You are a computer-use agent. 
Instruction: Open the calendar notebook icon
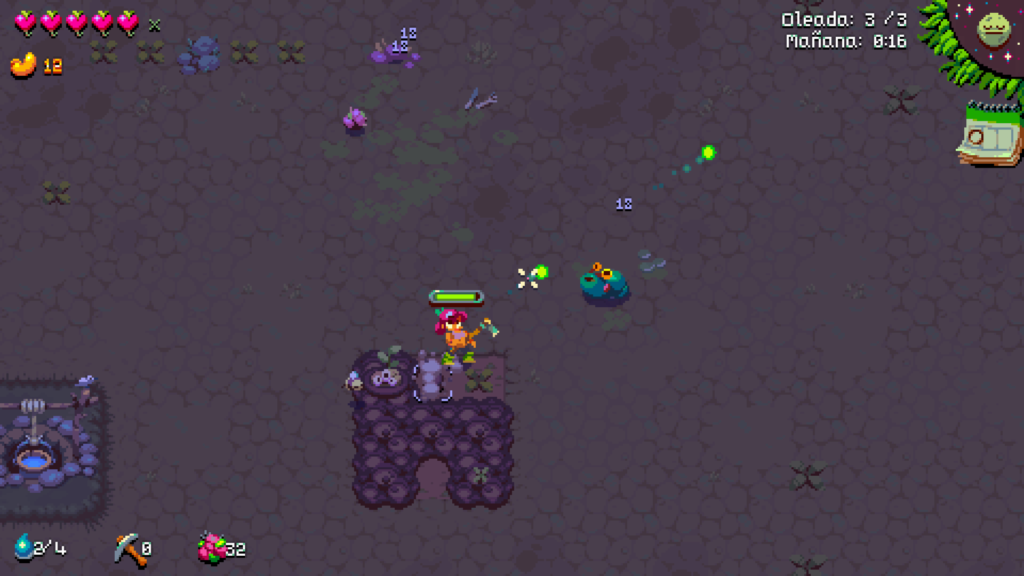coord(991,135)
